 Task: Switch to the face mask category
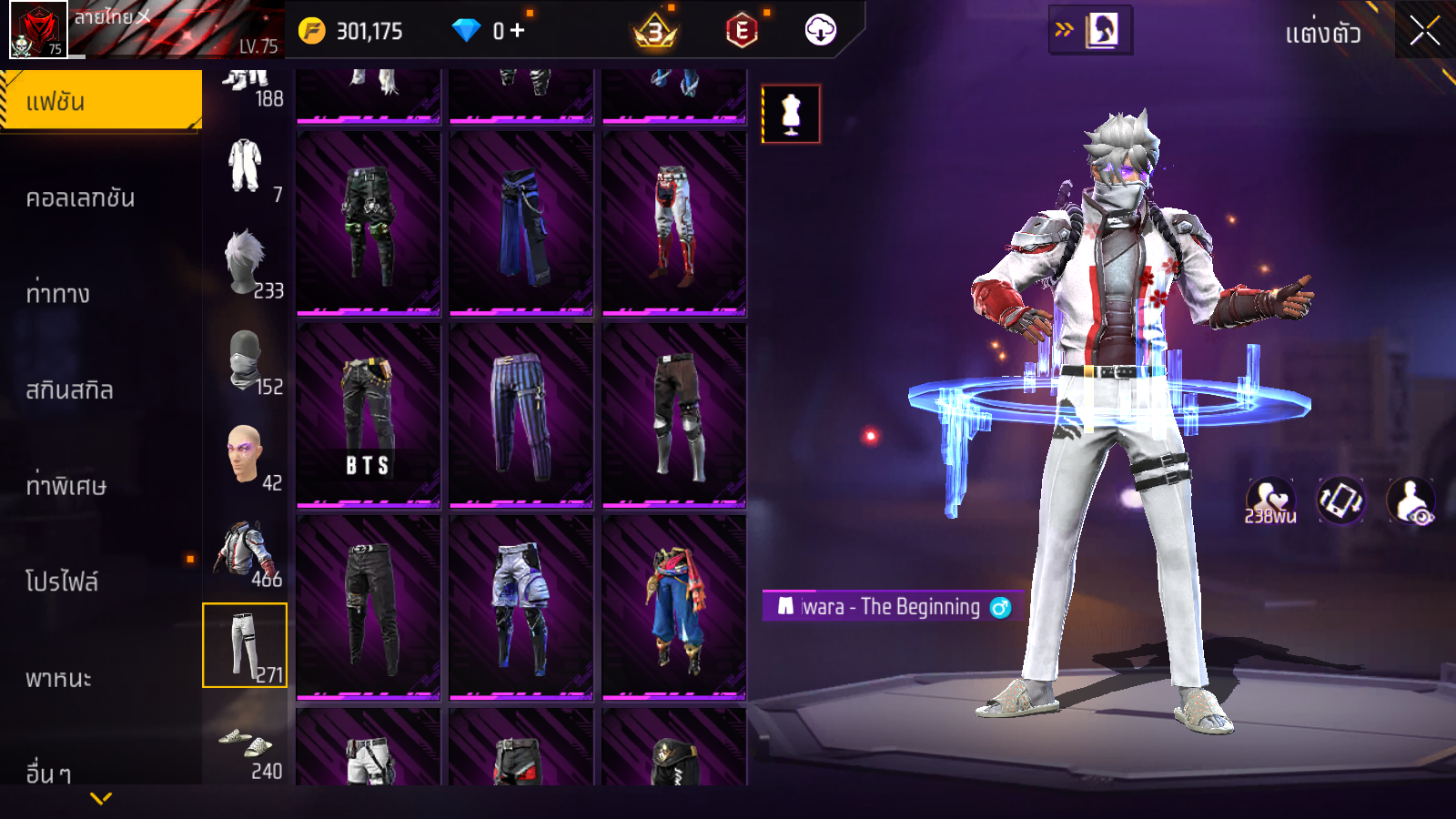pyautogui.click(x=246, y=360)
